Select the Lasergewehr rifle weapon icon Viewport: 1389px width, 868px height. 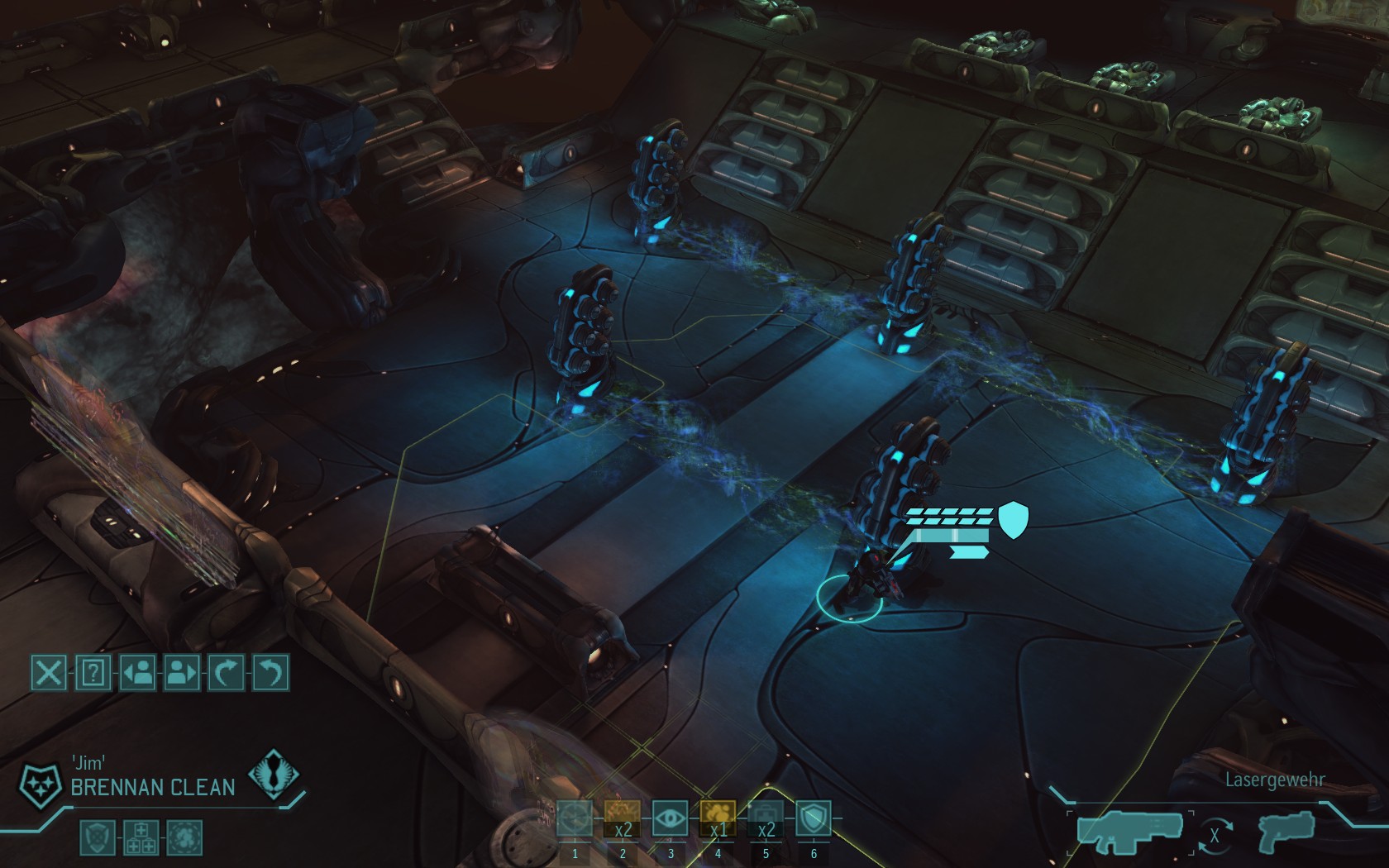tap(1129, 832)
